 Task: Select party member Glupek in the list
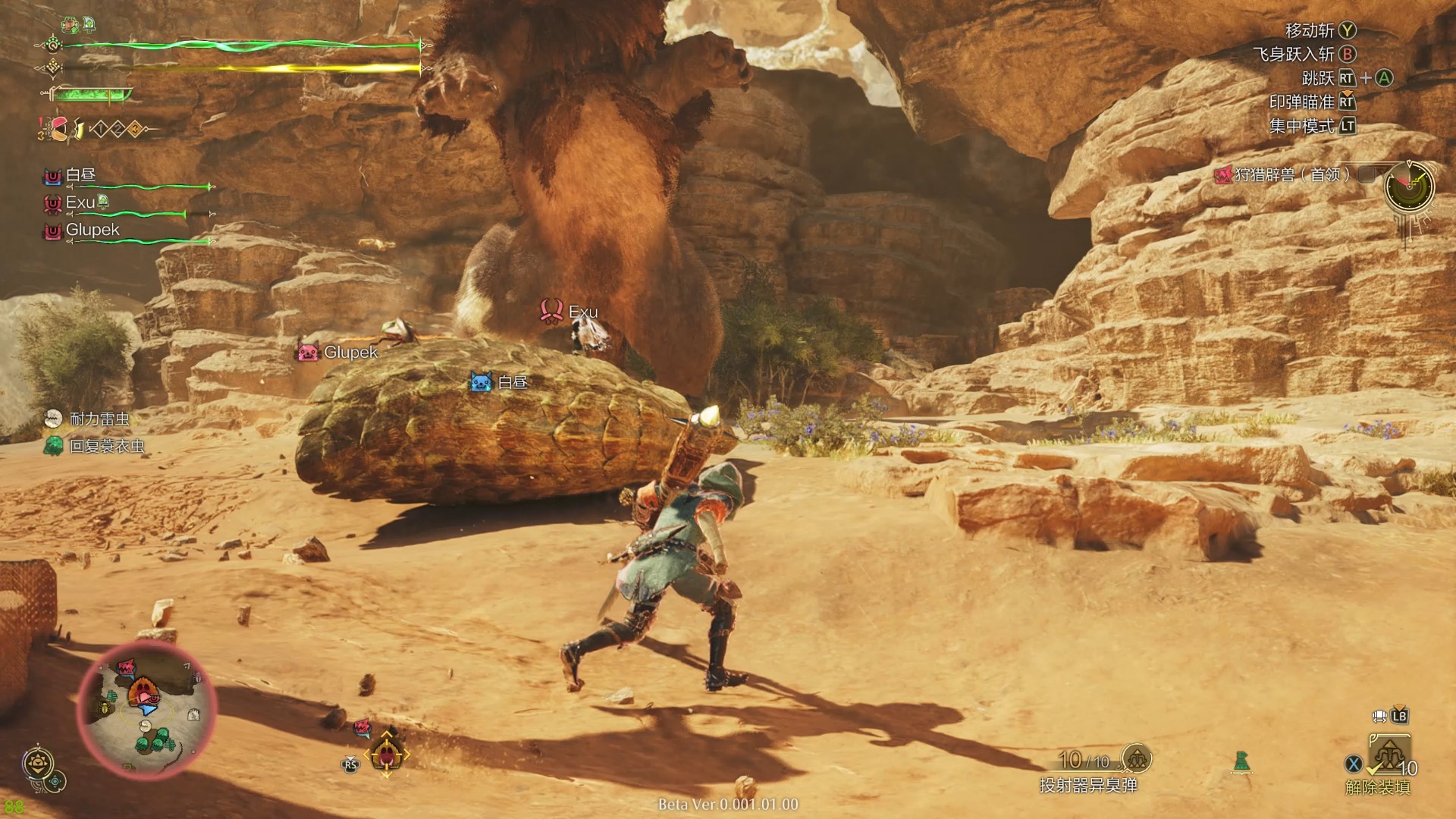tap(92, 230)
